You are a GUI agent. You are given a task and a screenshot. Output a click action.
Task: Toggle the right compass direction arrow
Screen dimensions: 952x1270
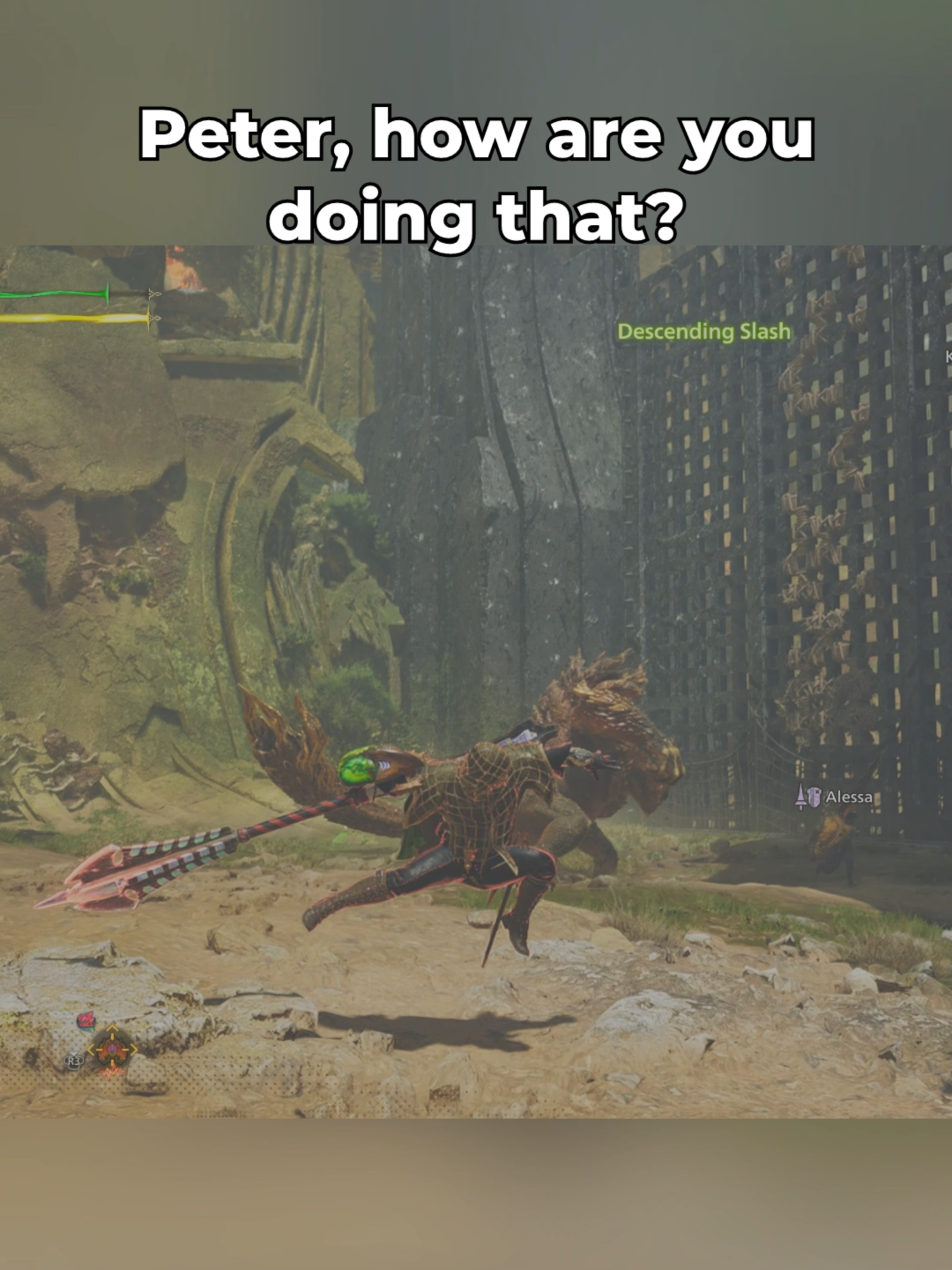point(135,1049)
